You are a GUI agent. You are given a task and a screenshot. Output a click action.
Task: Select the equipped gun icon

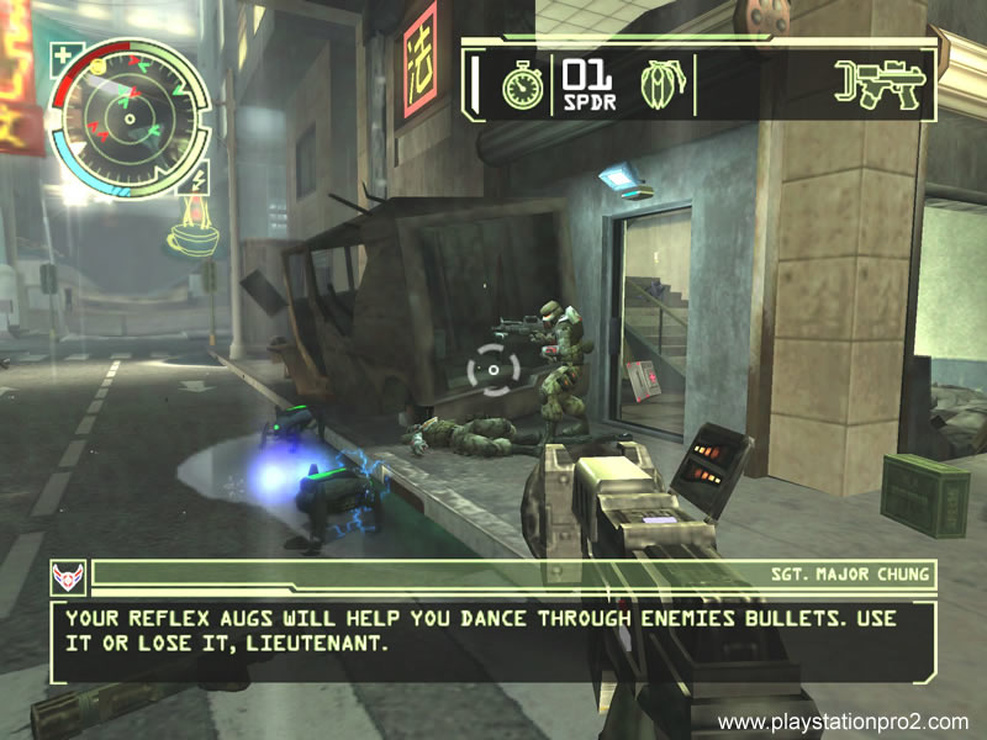click(x=880, y=84)
